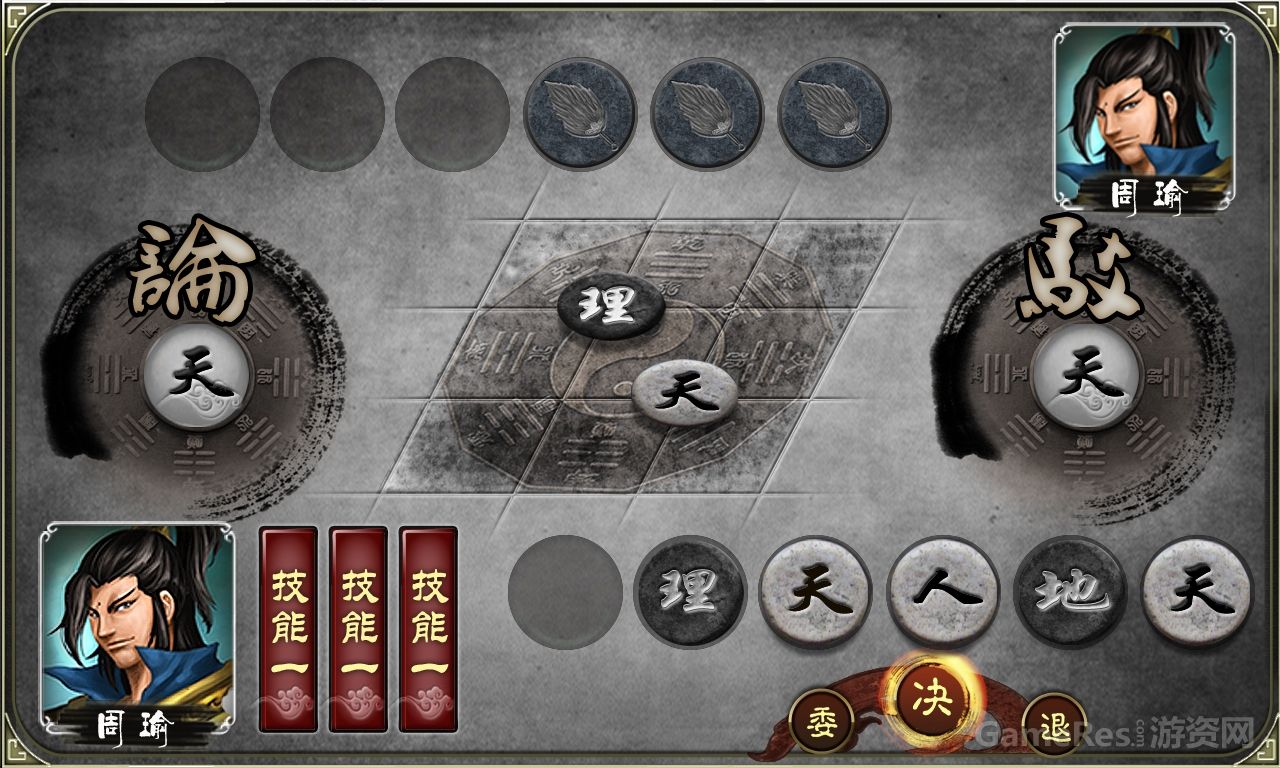Screen dimensions: 1280x768
Task: Select the dark 理 tile in your hand row
Action: tap(690, 592)
